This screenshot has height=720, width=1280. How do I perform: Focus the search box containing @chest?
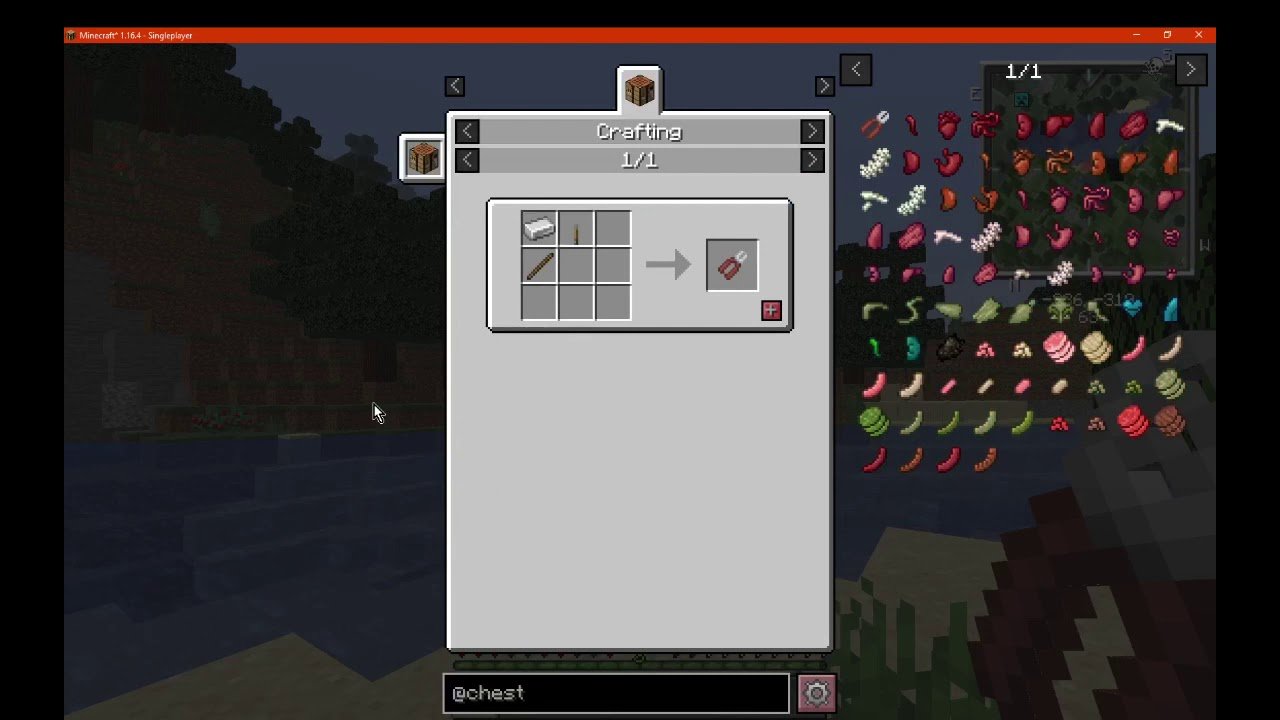tap(616, 693)
